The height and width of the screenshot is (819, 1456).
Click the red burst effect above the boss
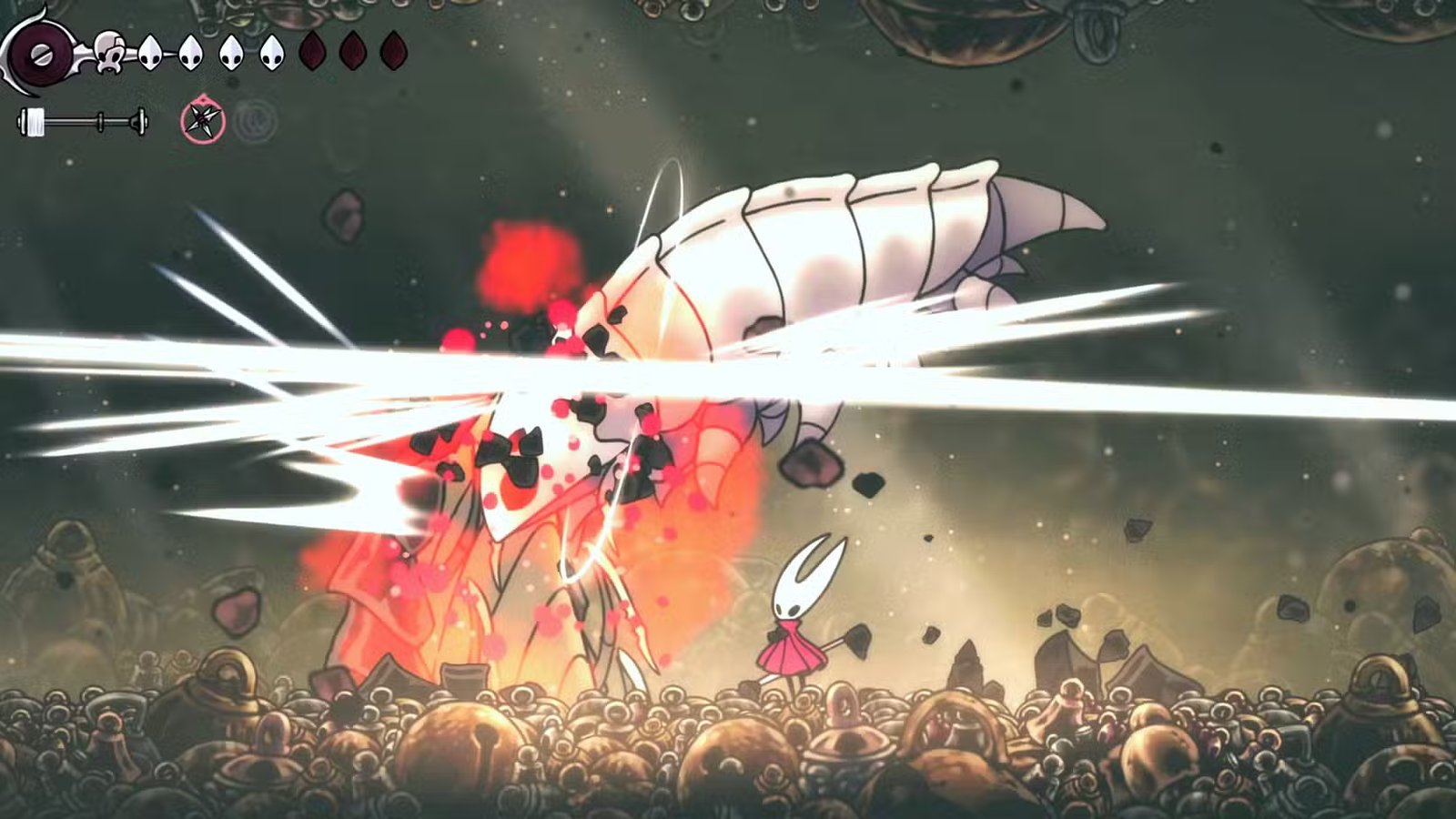[528, 264]
